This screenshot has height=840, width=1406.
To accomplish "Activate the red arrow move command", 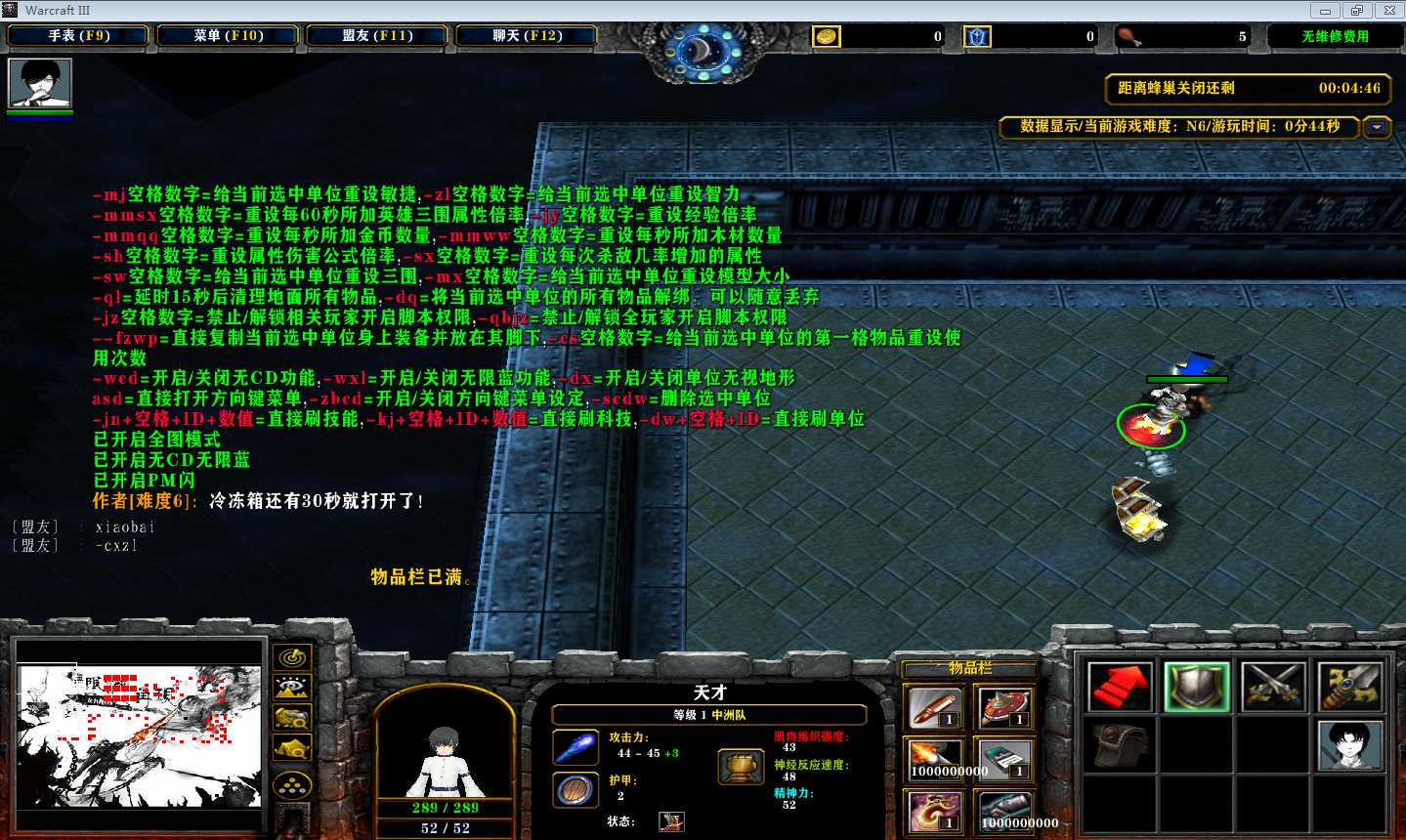I will point(1120,687).
